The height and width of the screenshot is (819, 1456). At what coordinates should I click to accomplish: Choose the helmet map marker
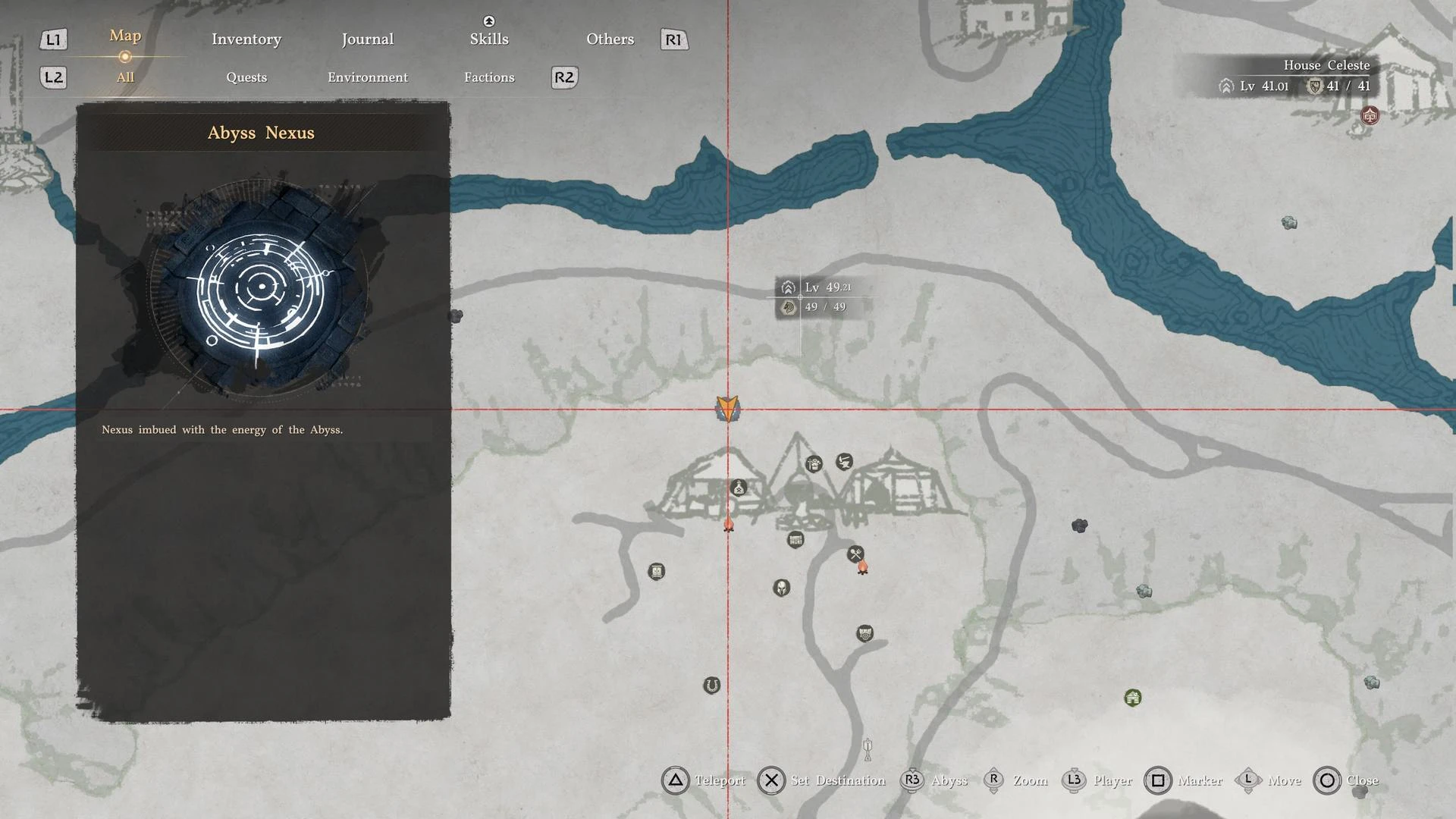[781, 588]
